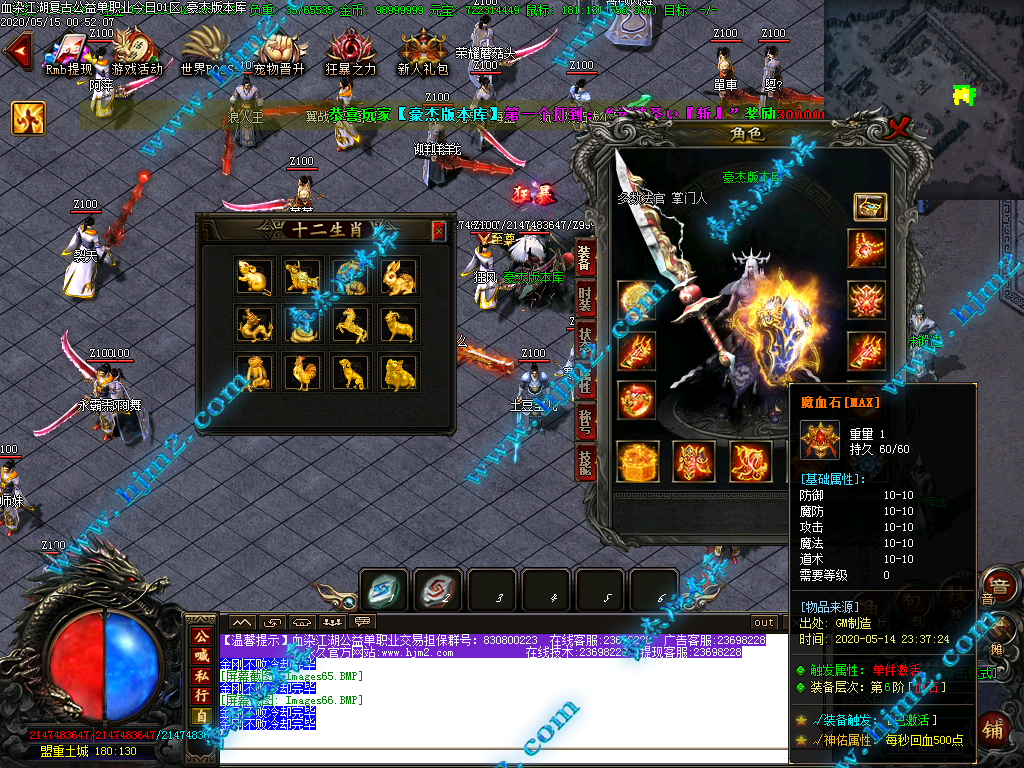Open the Rmb提现 withdrawal icon
Image resolution: width=1024 pixels, height=768 pixels.
(68, 50)
